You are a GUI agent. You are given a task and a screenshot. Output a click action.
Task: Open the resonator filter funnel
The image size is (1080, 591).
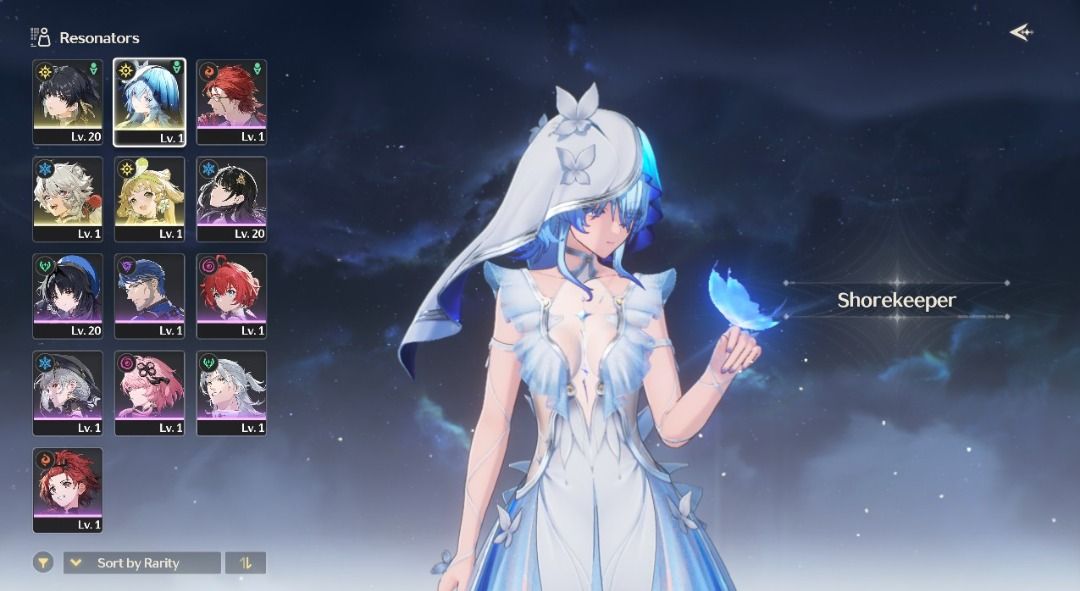coord(43,563)
